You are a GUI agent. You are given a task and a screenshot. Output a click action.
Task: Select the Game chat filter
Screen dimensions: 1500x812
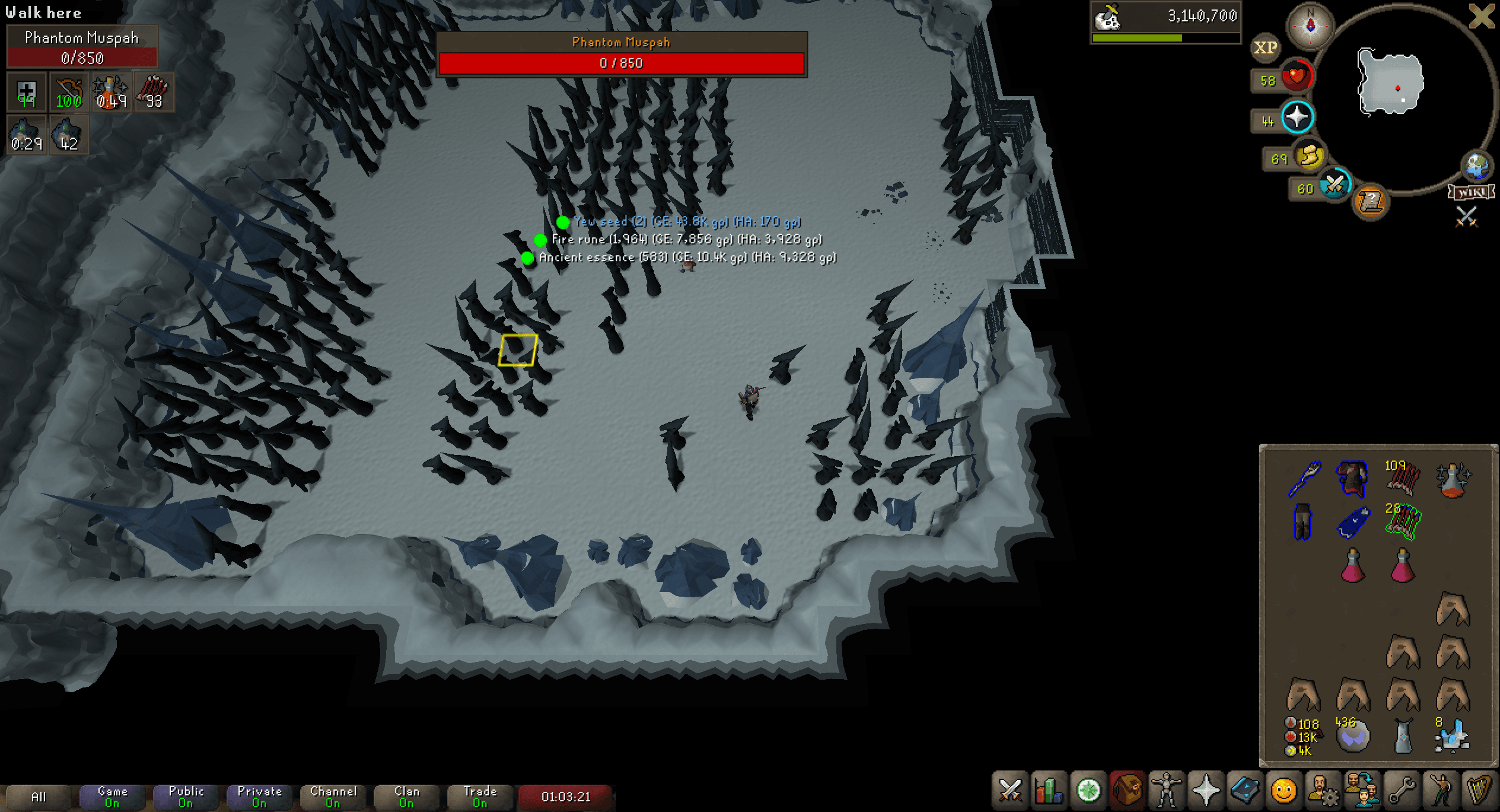[112, 795]
